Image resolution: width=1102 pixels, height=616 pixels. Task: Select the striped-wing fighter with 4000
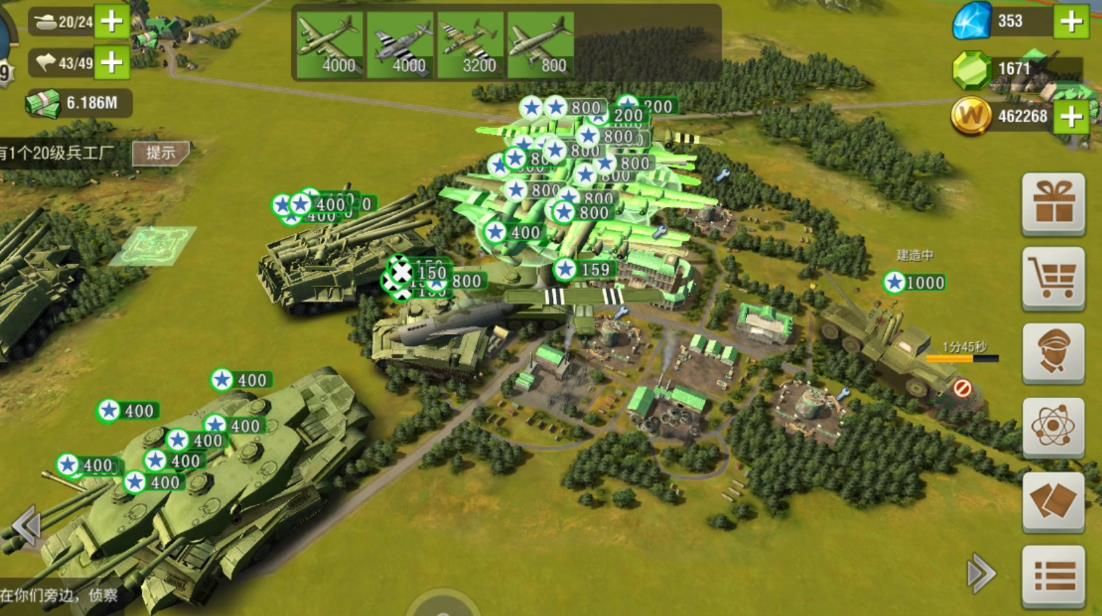400,45
